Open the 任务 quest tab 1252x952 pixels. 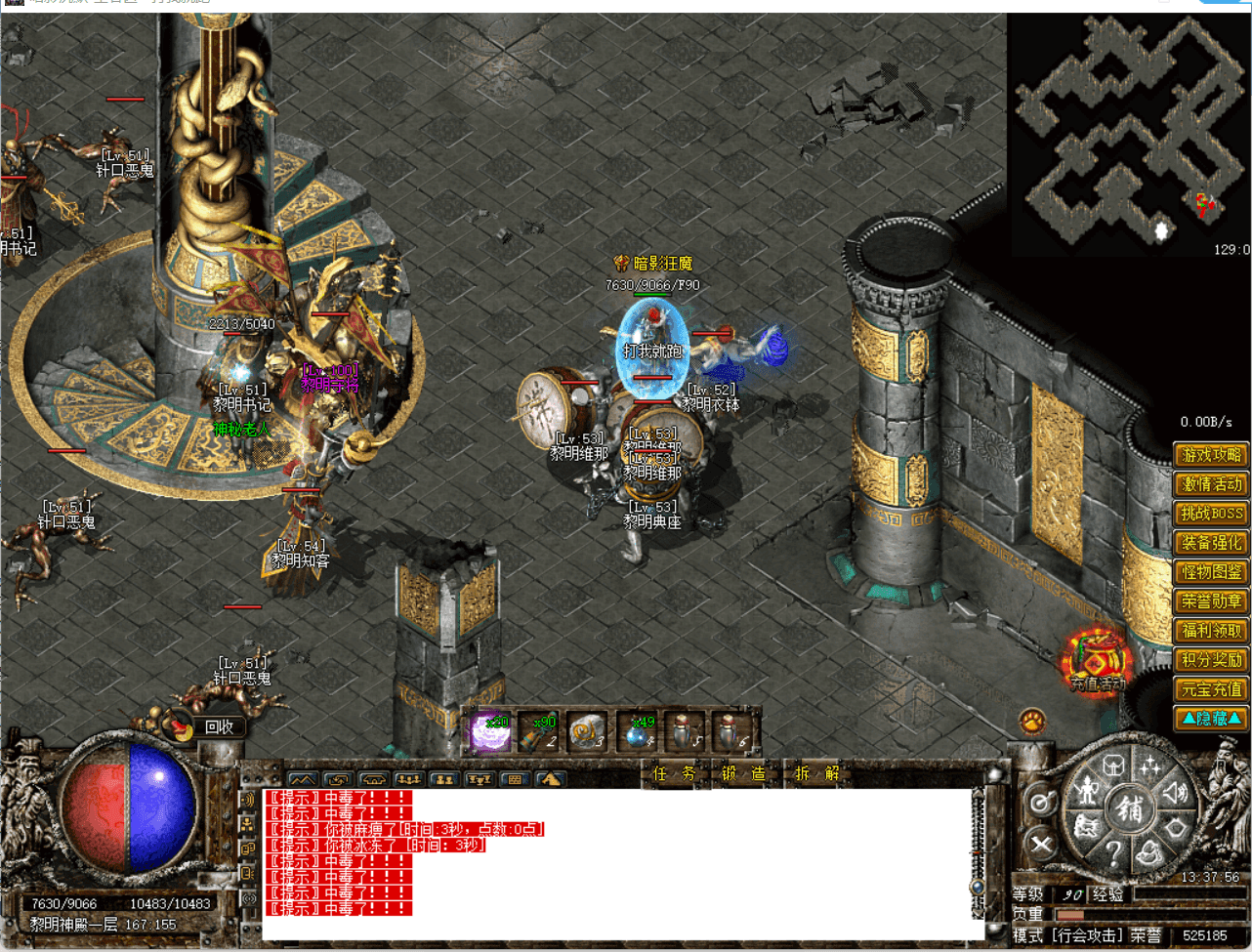[675, 773]
